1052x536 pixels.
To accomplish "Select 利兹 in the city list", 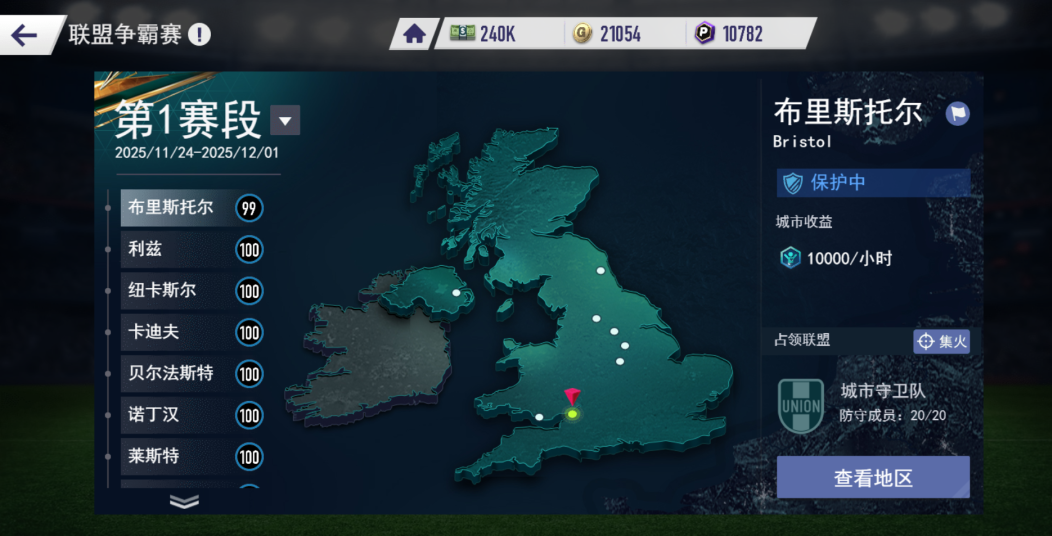I will pos(172,249).
